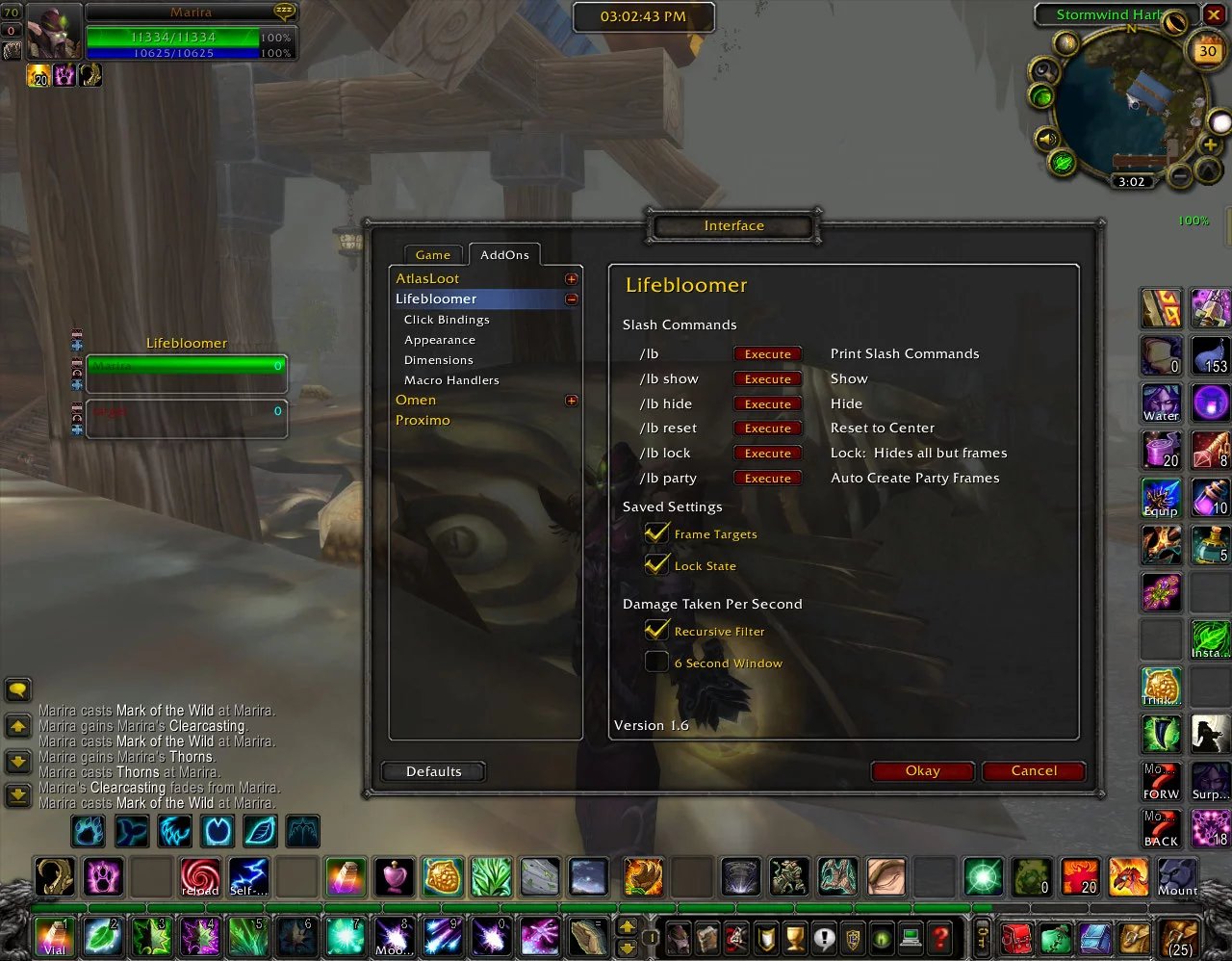Open Click Bindings under Lifebloomer

[x=447, y=320]
